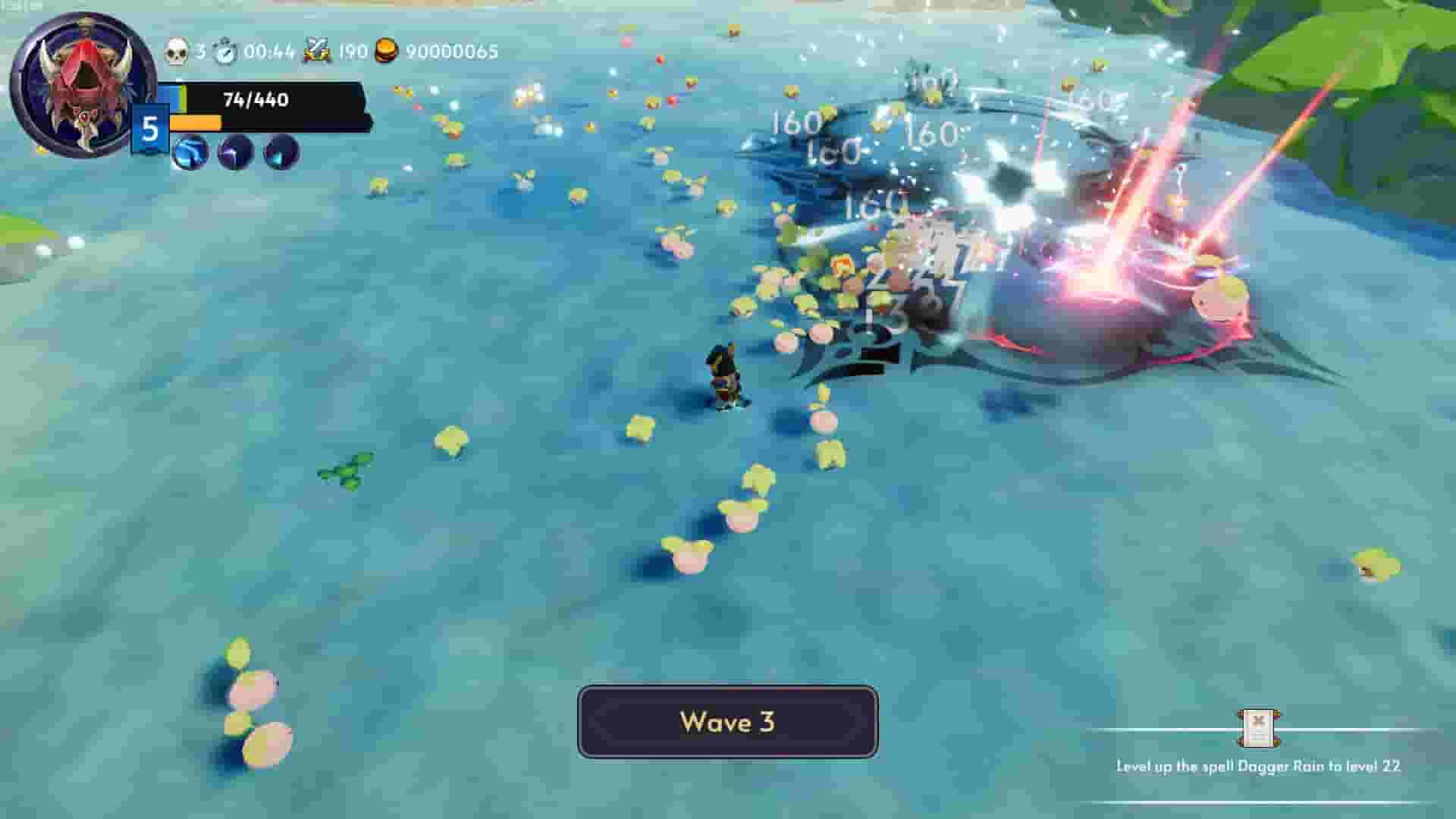Expand the health bar showing 74/440
This screenshot has height=819, width=1456.
(x=254, y=98)
